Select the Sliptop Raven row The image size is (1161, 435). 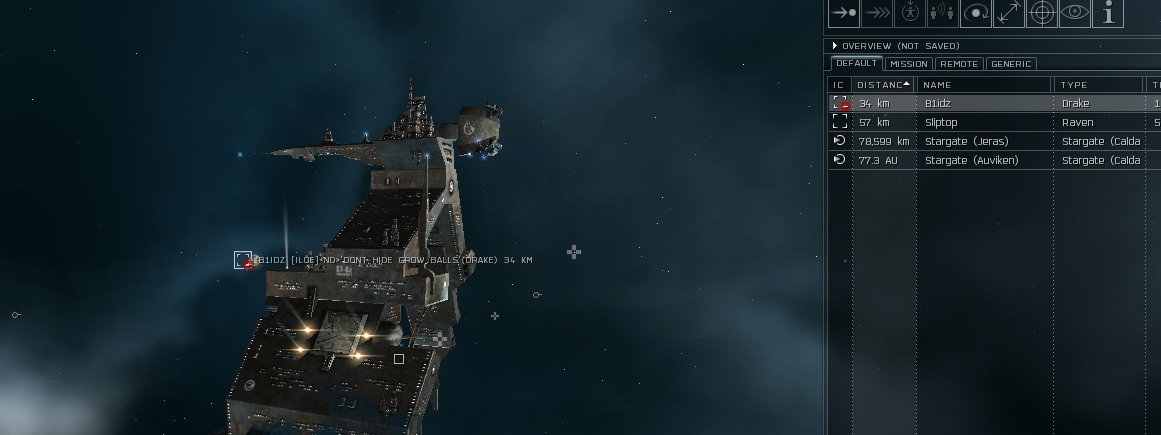coord(940,122)
